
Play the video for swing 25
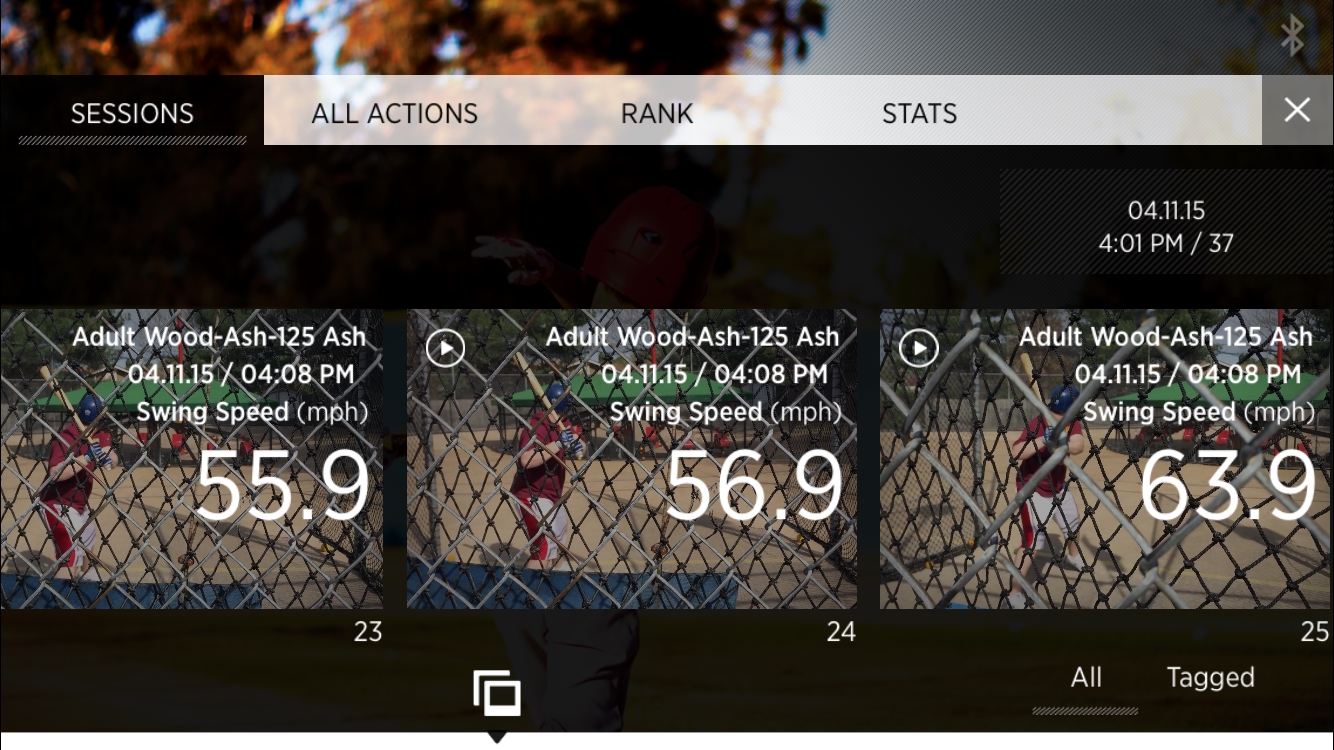point(918,348)
